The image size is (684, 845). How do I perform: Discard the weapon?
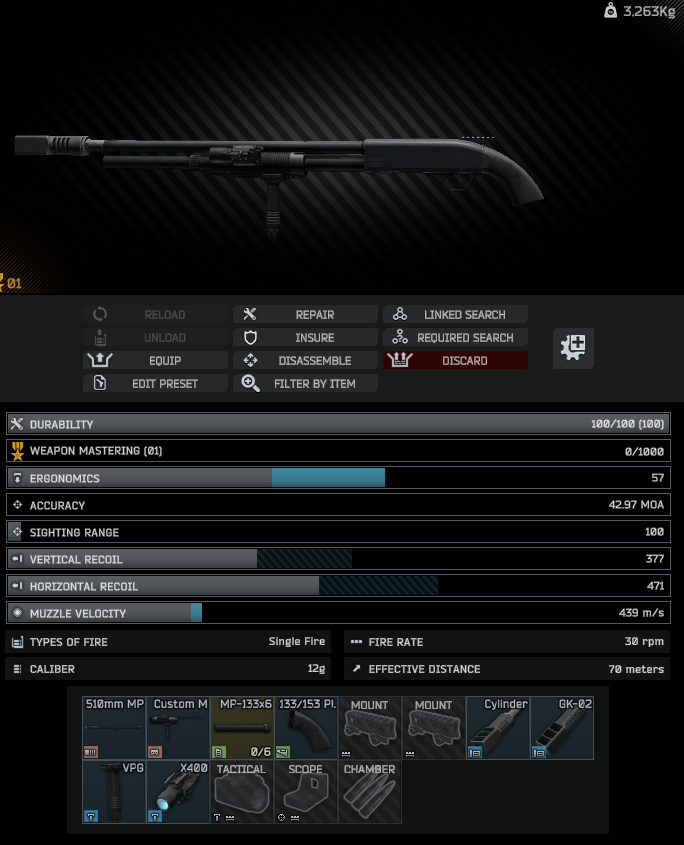tap(455, 361)
